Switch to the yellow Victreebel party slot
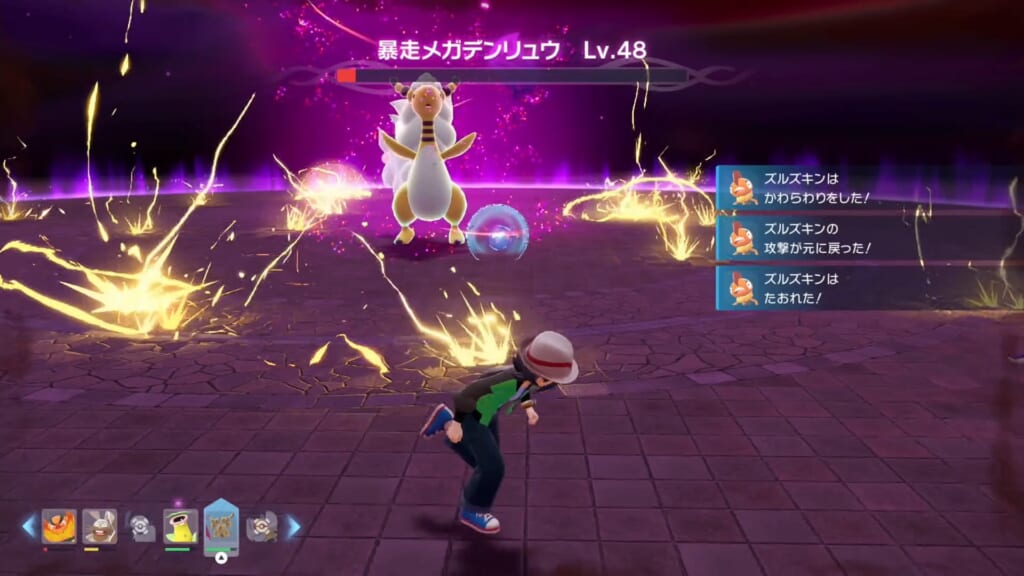Screen dimensions: 1024x576 point(180,526)
